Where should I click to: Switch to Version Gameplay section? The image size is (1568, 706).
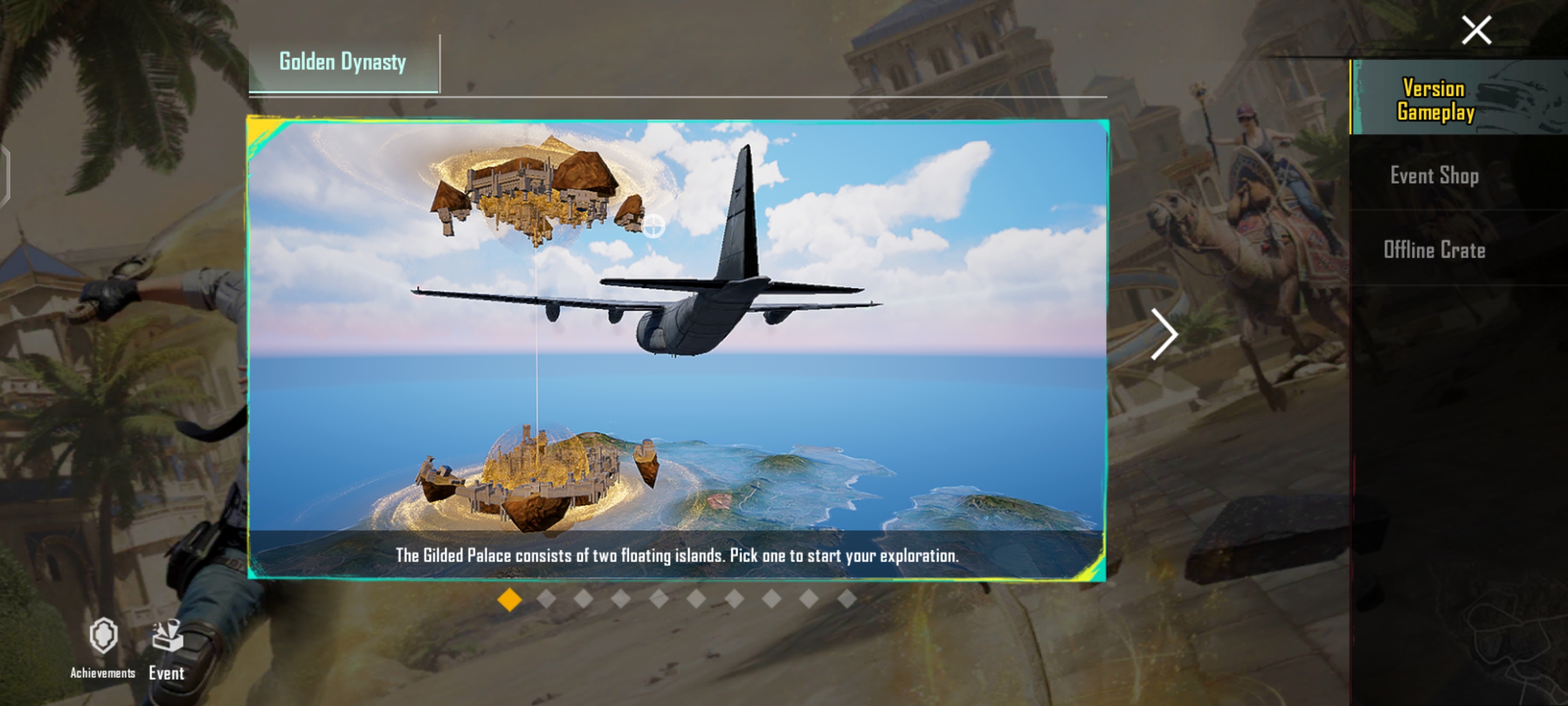tap(1435, 100)
